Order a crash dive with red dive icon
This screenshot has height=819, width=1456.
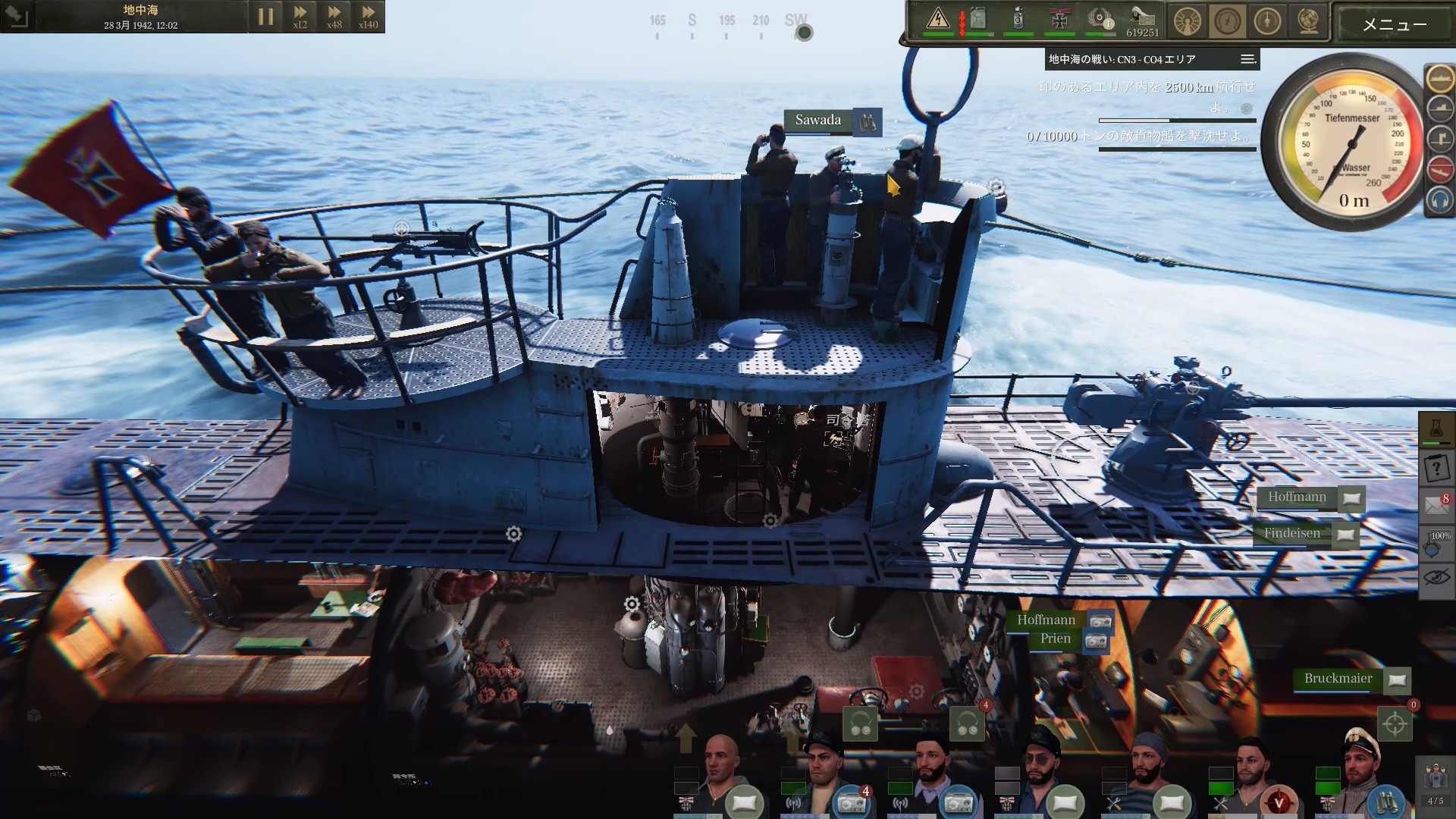click(x=1439, y=169)
